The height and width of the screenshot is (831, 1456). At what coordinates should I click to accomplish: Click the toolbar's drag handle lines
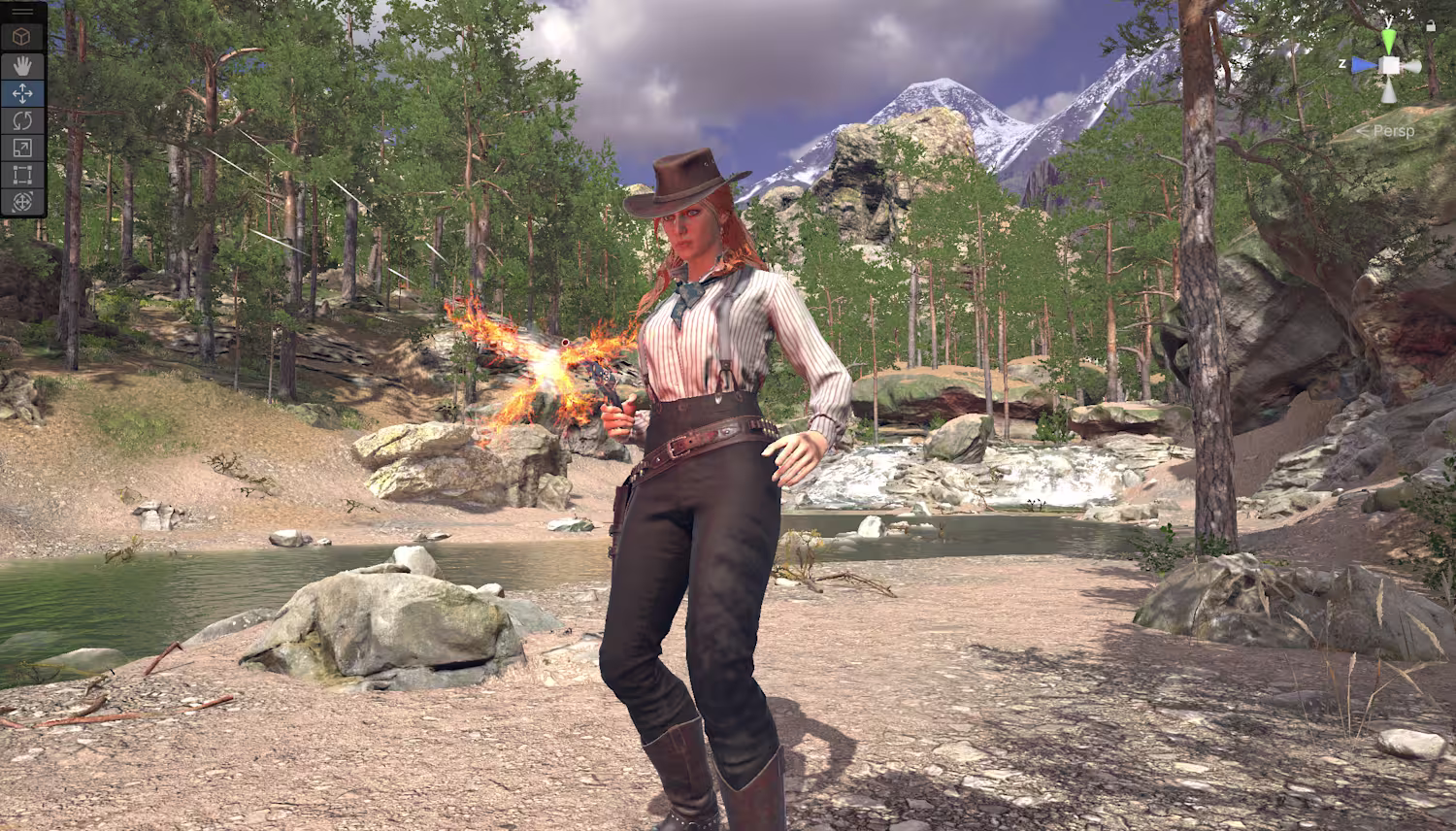click(23, 11)
